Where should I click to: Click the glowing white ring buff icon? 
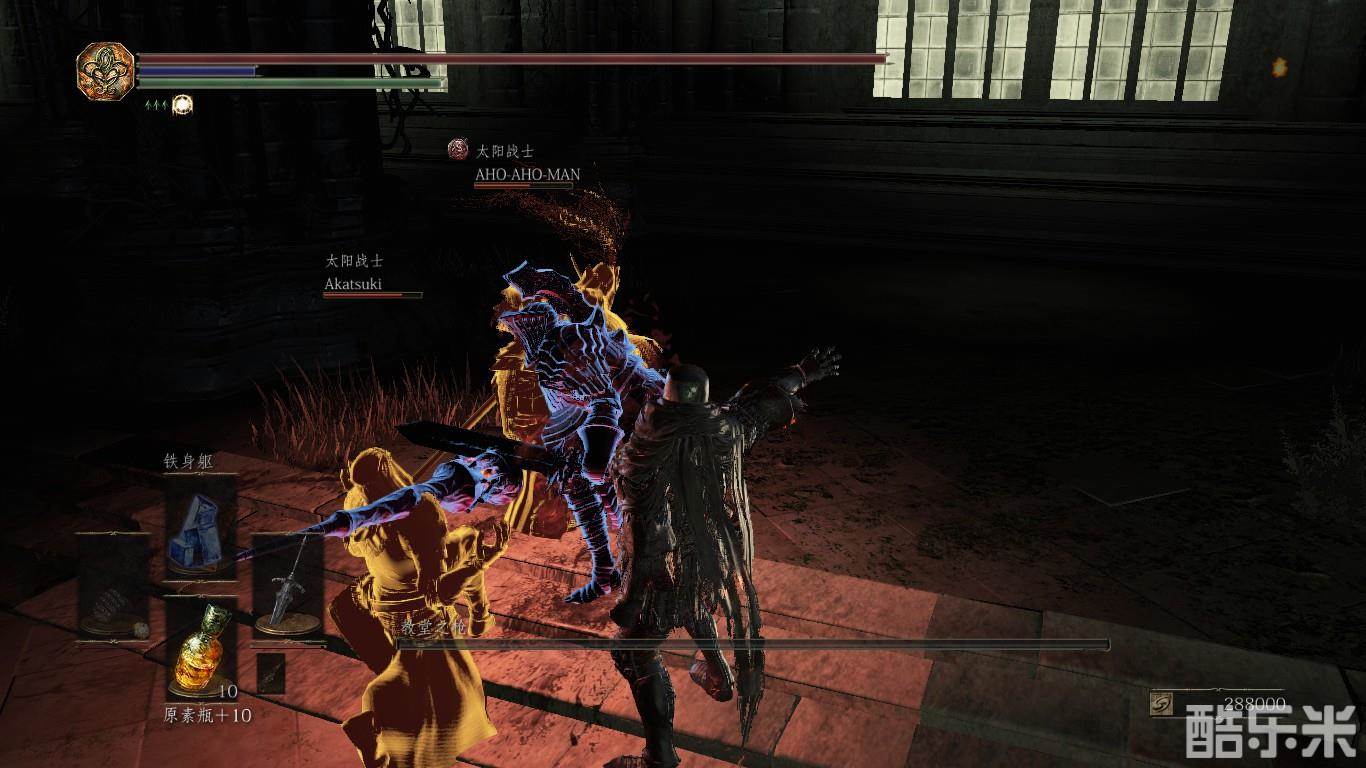(182, 104)
